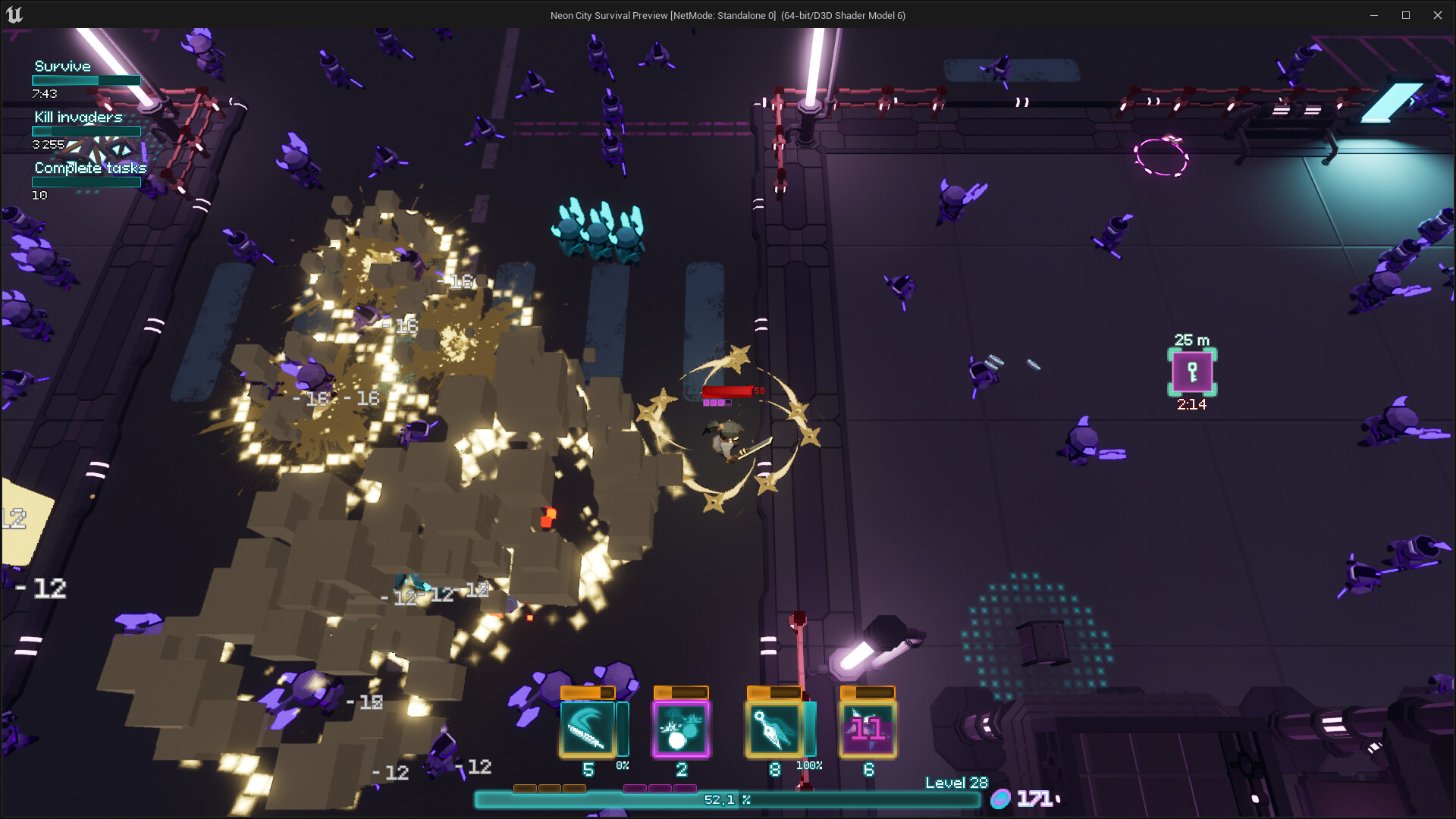1456x819 pixels.
Task: Activate the explosive bomb ability
Action: click(x=681, y=728)
